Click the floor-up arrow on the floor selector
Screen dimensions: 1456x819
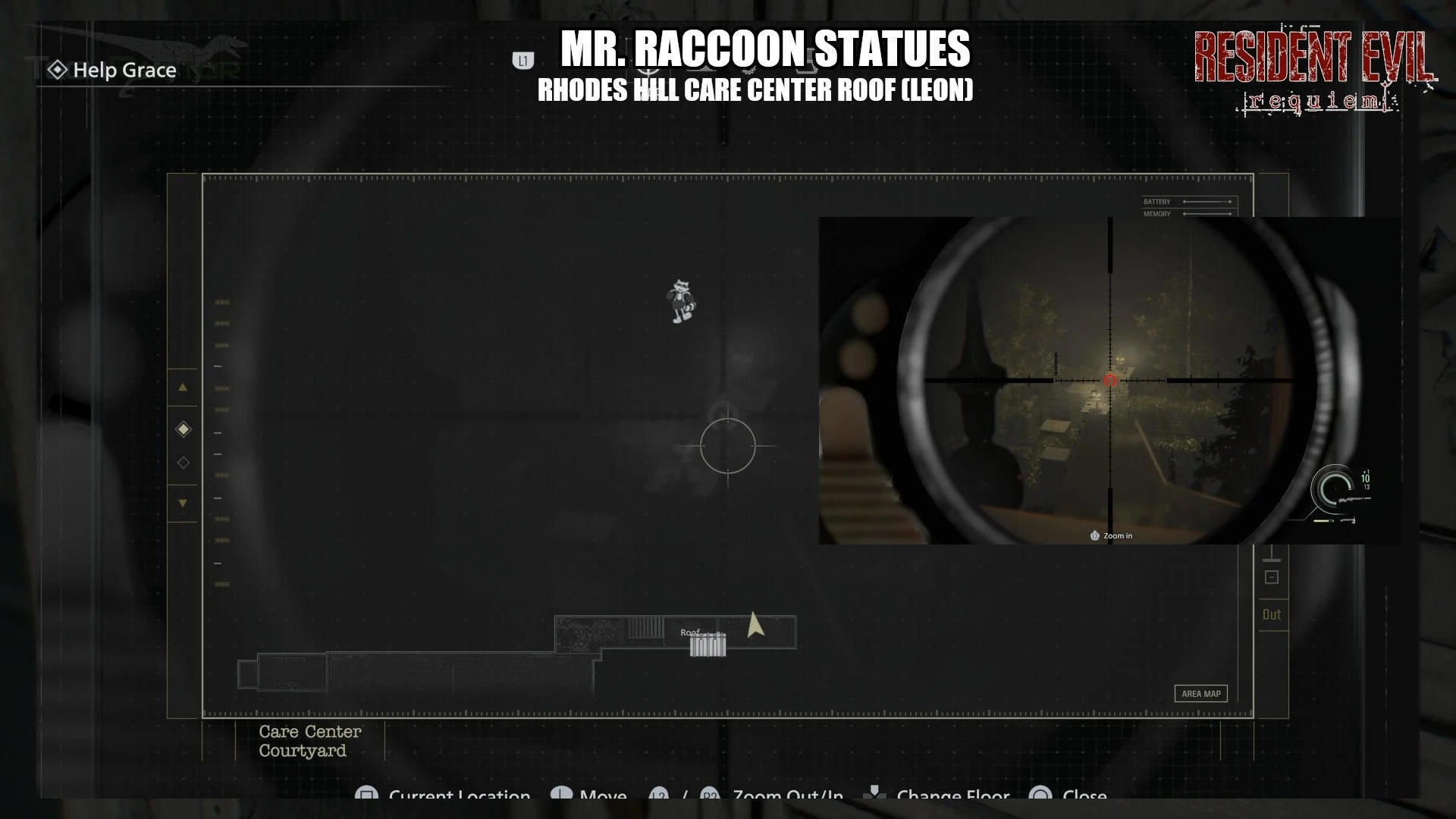(x=182, y=388)
